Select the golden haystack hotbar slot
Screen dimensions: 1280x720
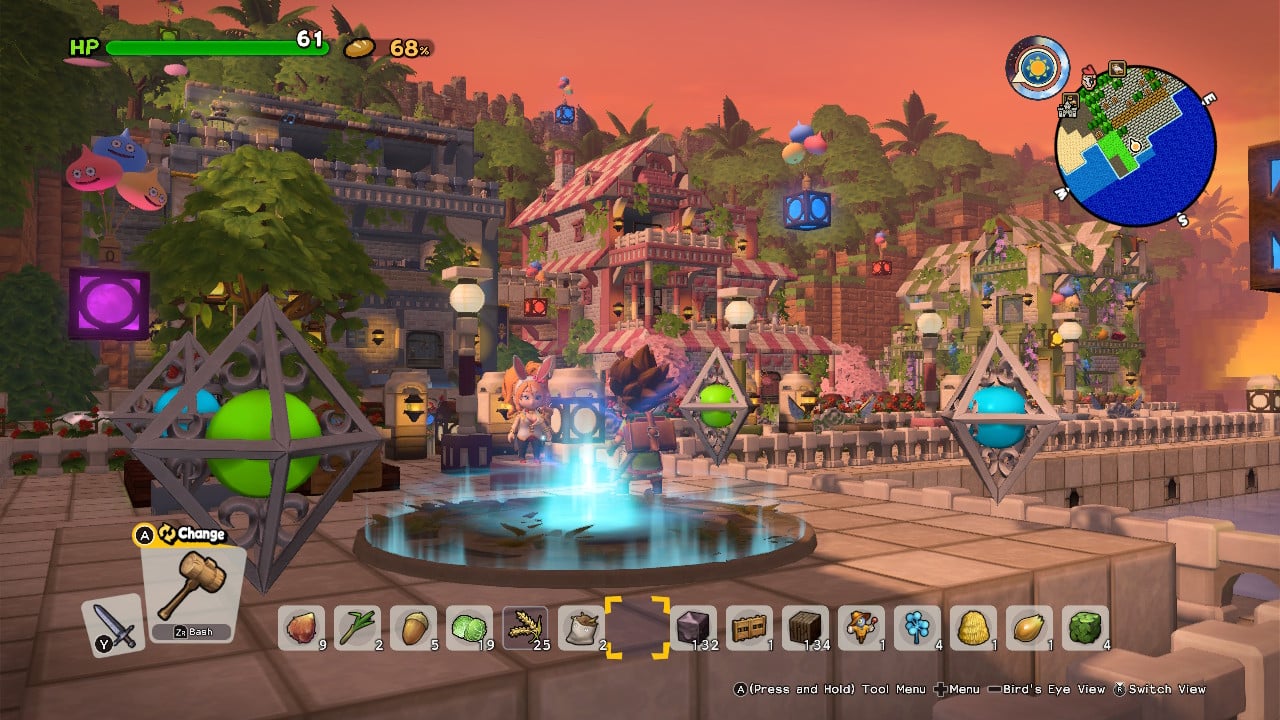pos(973,628)
